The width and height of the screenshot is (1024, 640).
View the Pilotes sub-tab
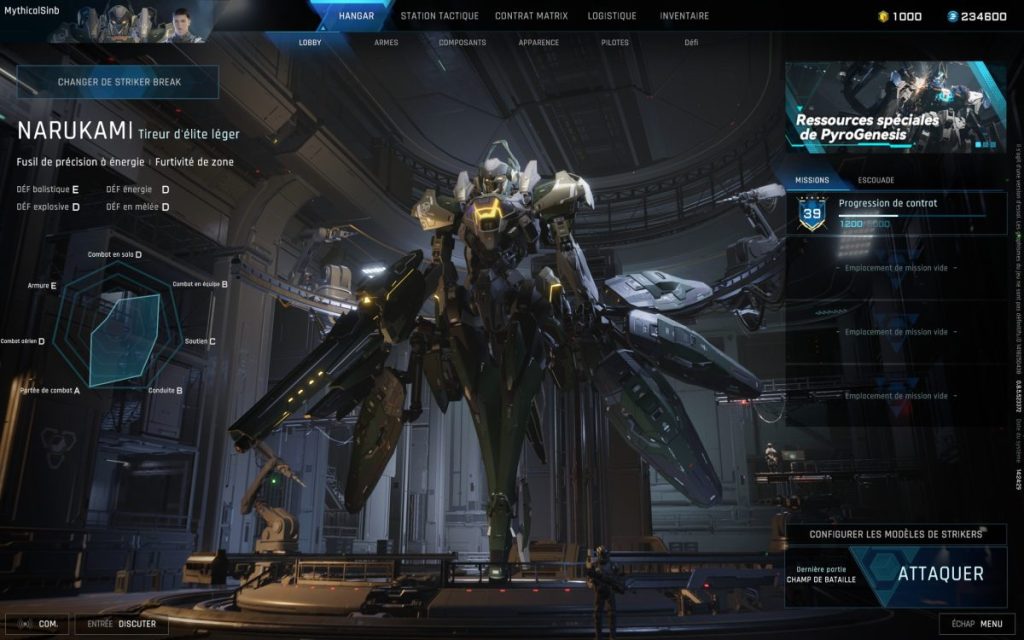[615, 43]
